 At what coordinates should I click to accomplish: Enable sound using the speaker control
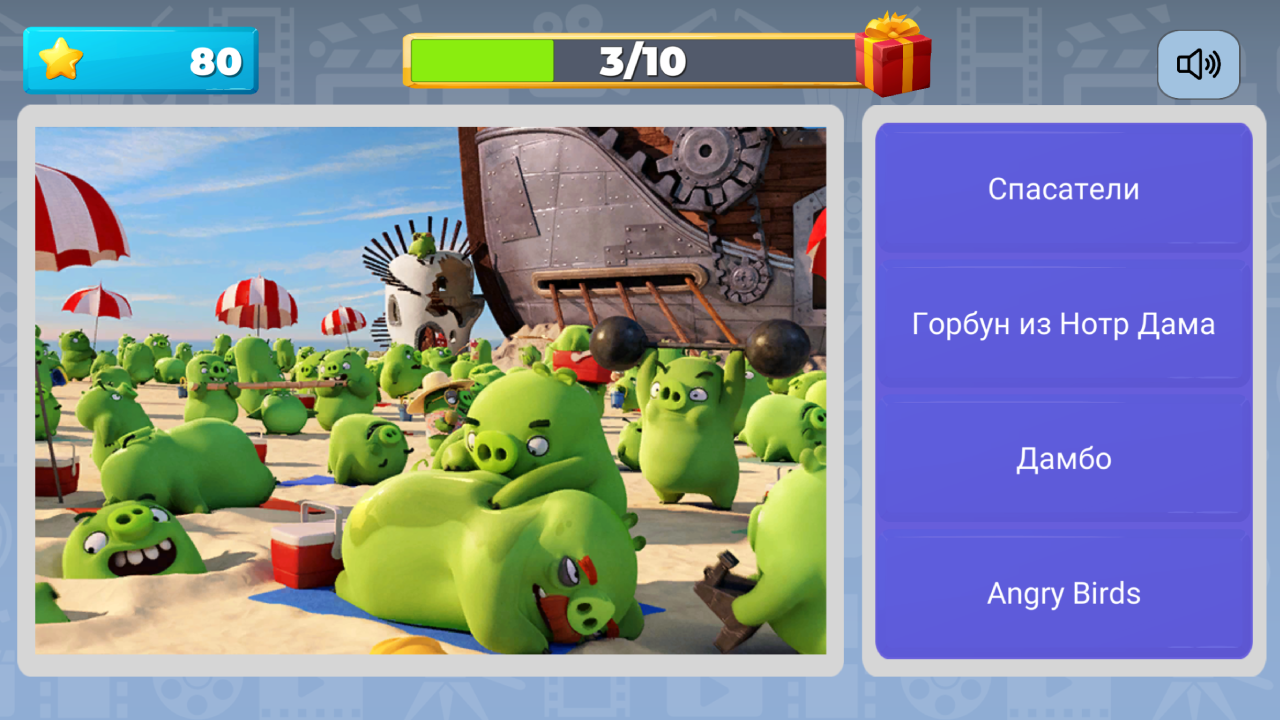(x=1198, y=64)
